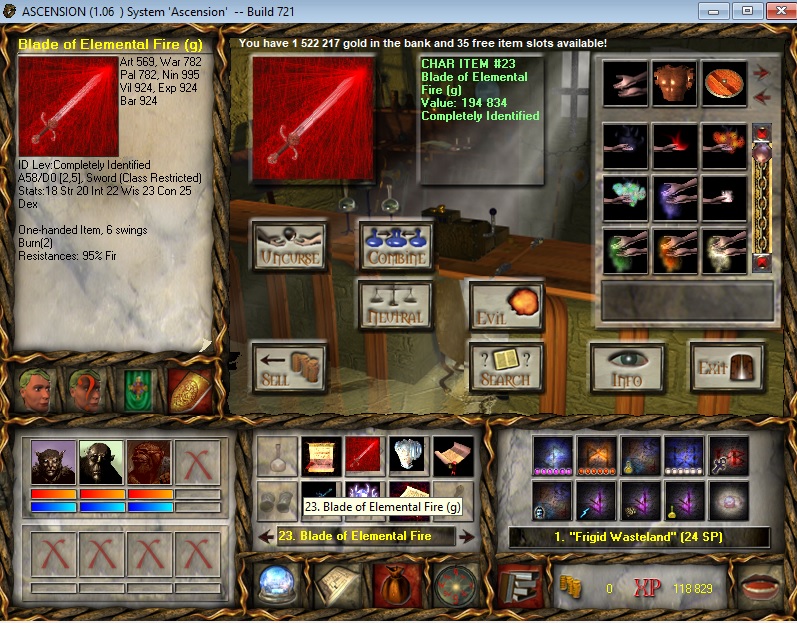This screenshot has width=797, height=623.
Task: Select the Neutral scales button
Action: point(395,305)
